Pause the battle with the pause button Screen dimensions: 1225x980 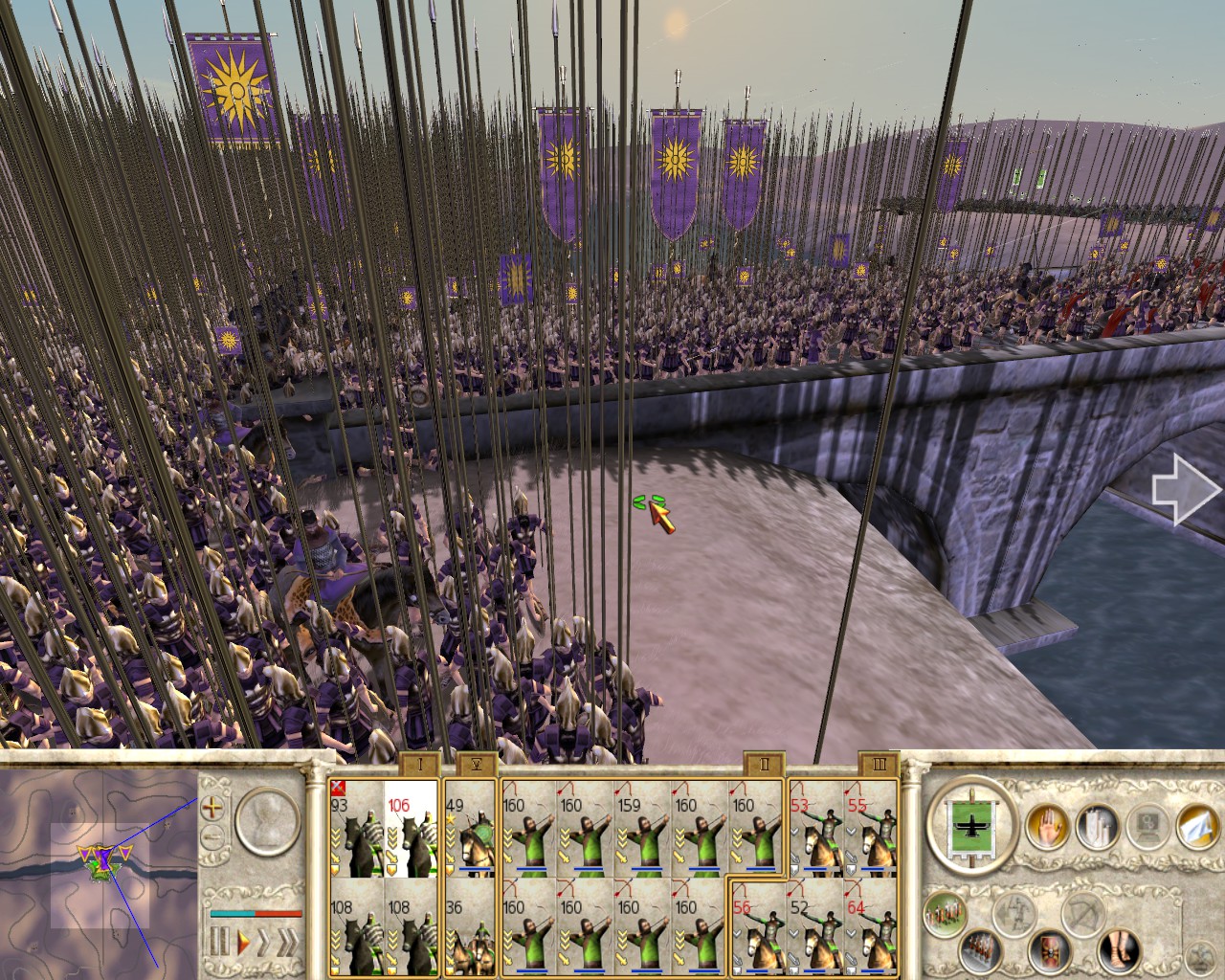click(220, 942)
